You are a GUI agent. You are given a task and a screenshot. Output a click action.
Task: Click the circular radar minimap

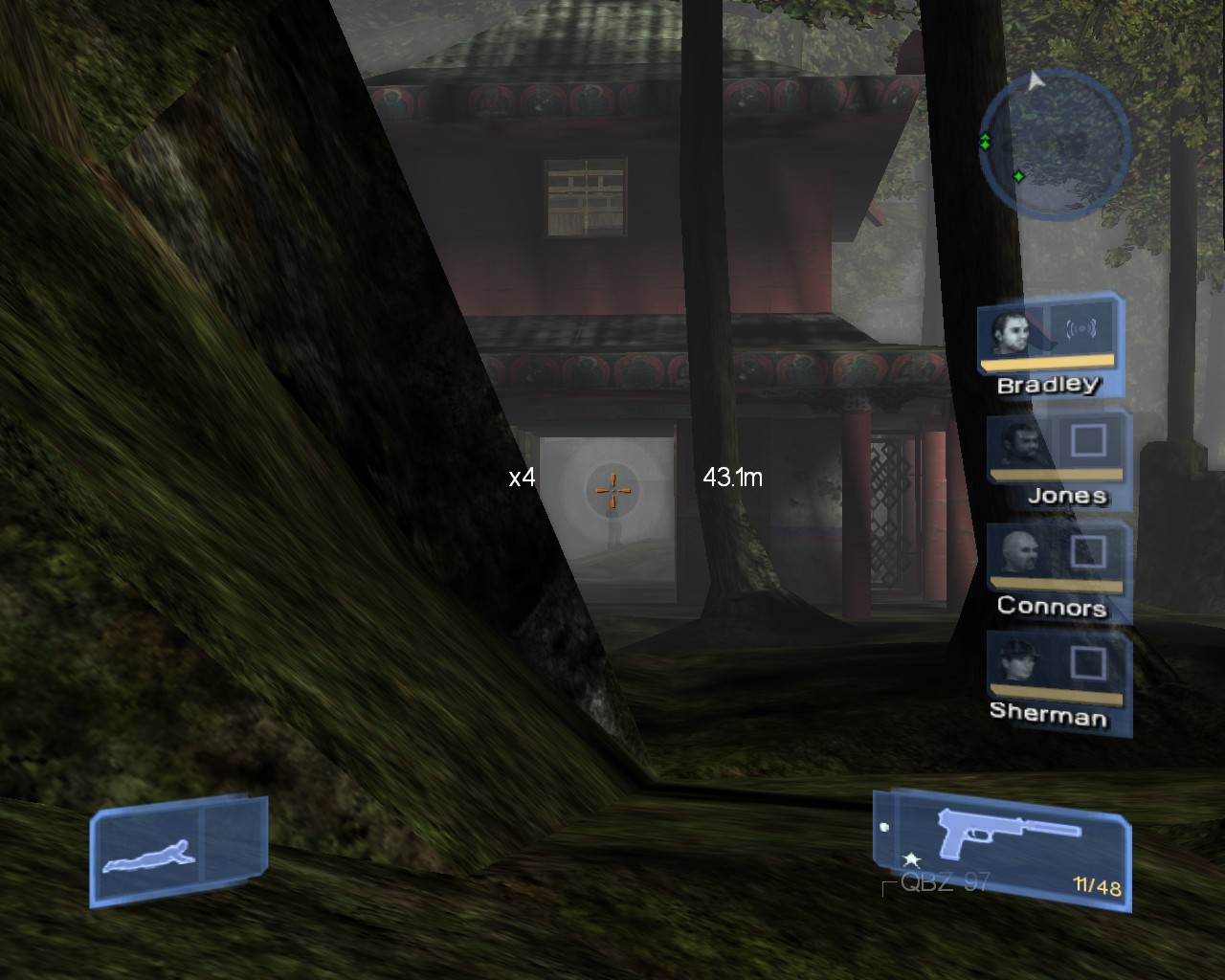pos(1056,141)
